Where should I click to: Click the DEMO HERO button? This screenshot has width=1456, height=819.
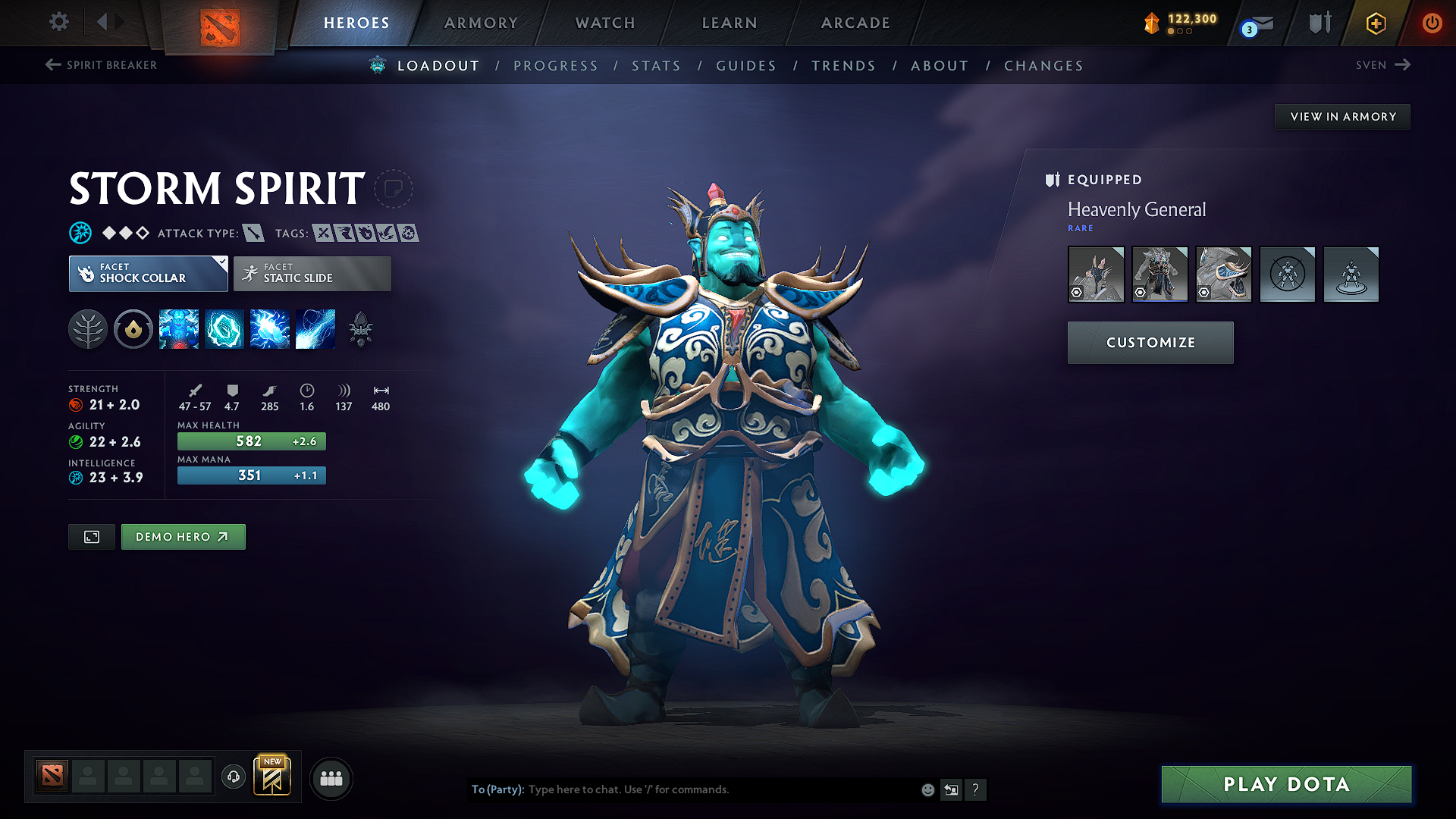tap(183, 536)
